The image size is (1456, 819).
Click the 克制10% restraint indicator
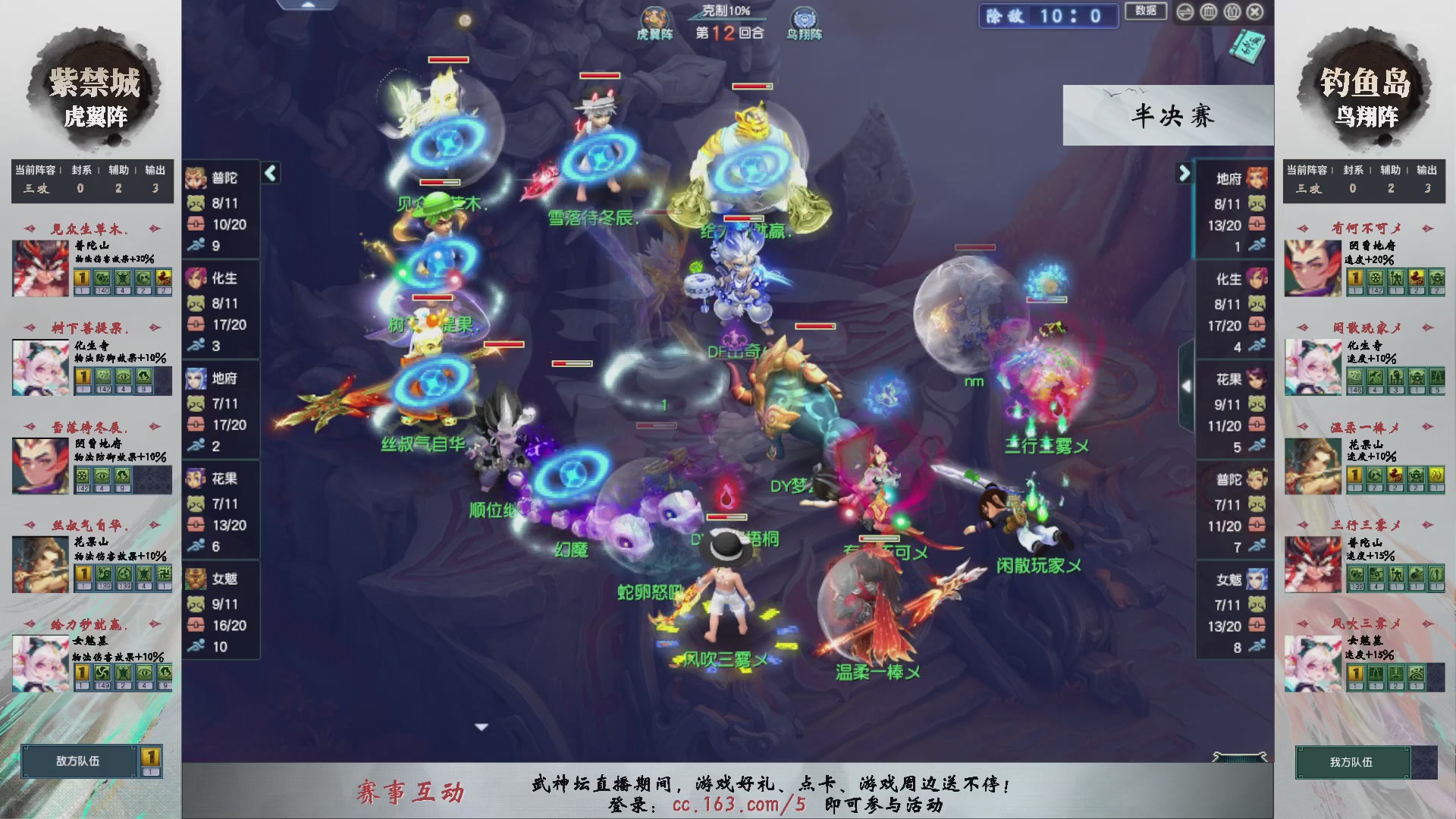(x=718, y=11)
